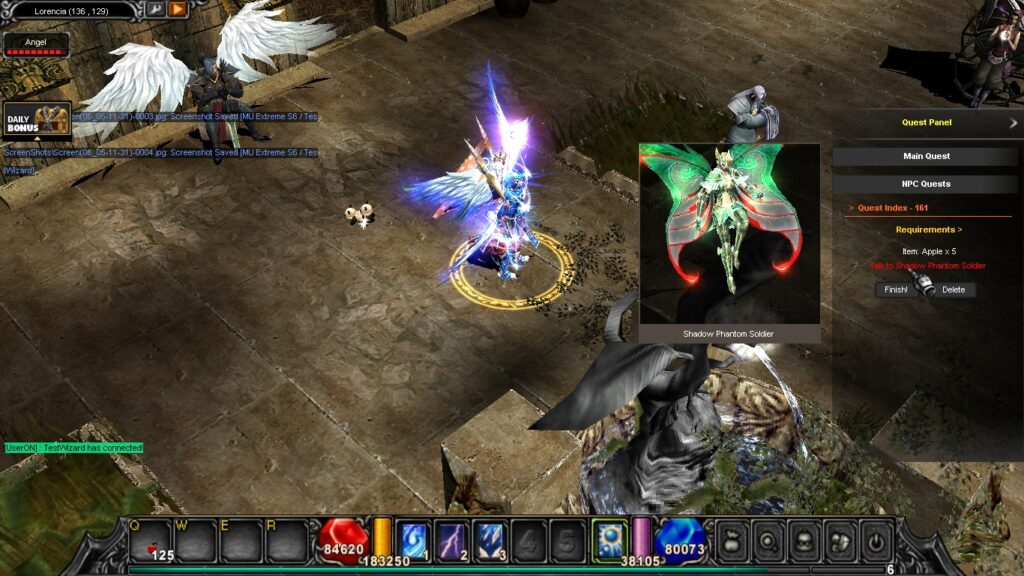Expand the Requirements section
This screenshot has width=1024, height=576.
pyautogui.click(x=929, y=230)
